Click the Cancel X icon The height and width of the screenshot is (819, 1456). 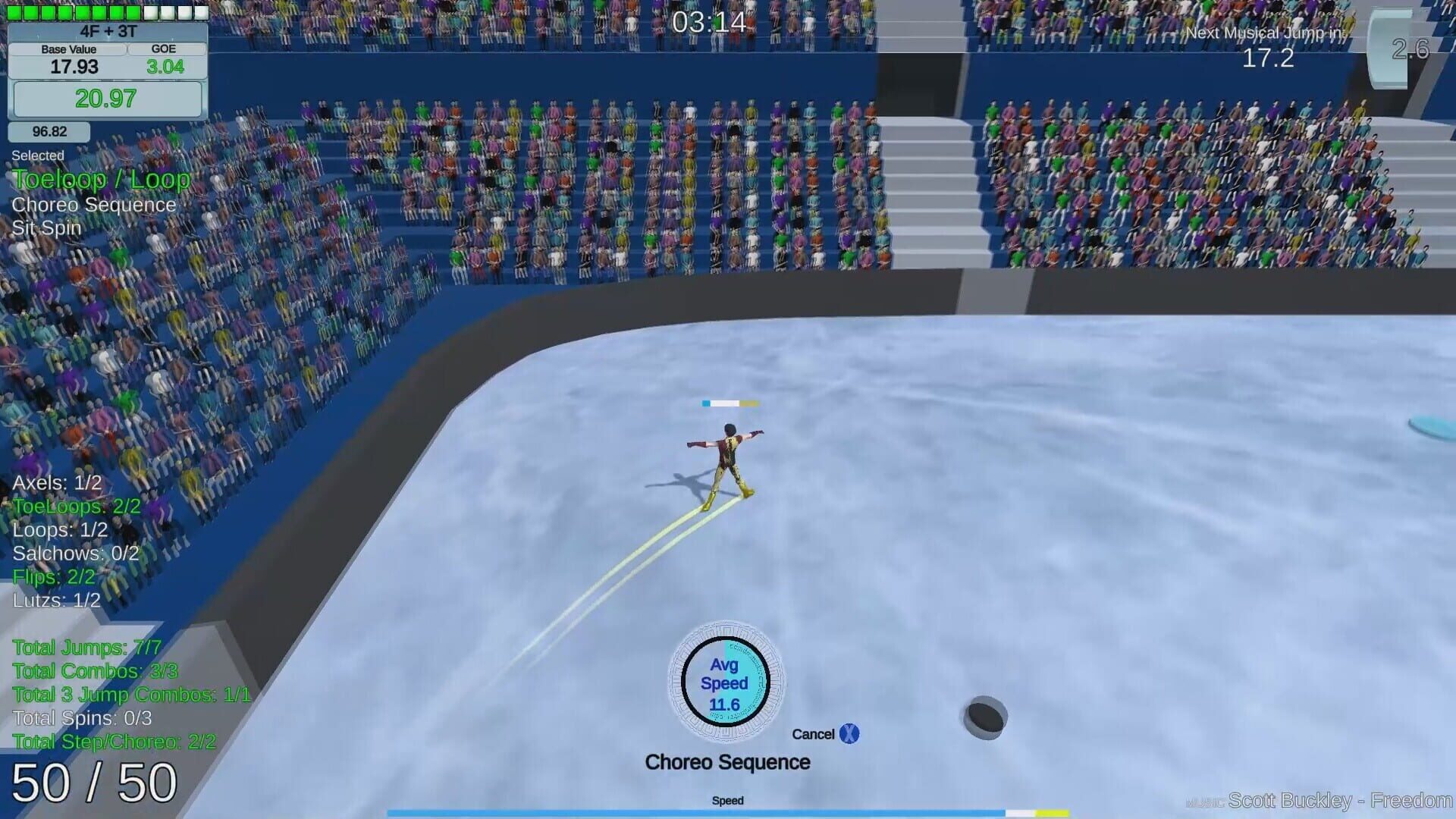[849, 733]
